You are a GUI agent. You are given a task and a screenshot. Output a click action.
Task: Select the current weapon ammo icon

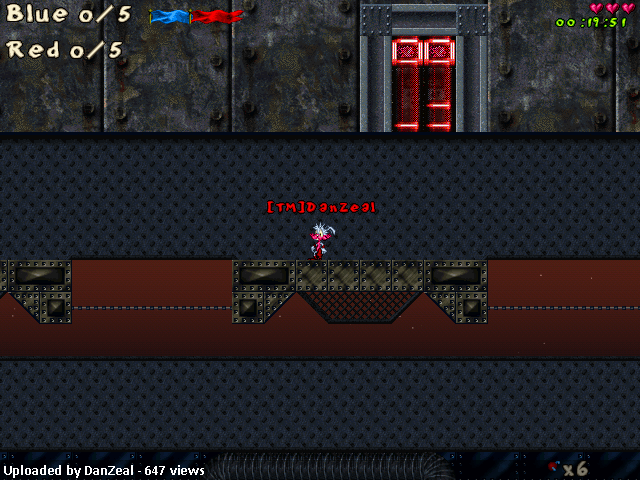(x=552, y=467)
